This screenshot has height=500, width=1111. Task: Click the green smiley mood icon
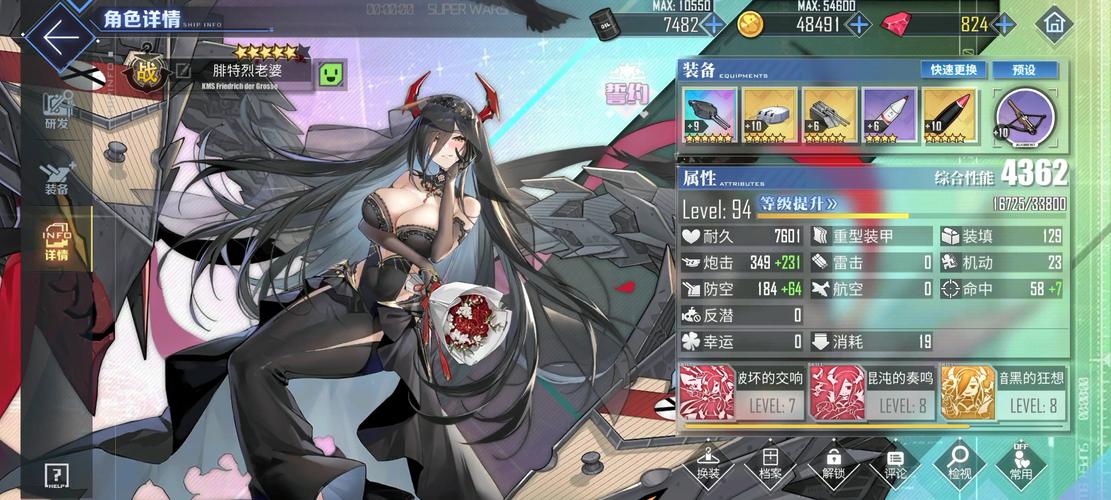point(331,73)
